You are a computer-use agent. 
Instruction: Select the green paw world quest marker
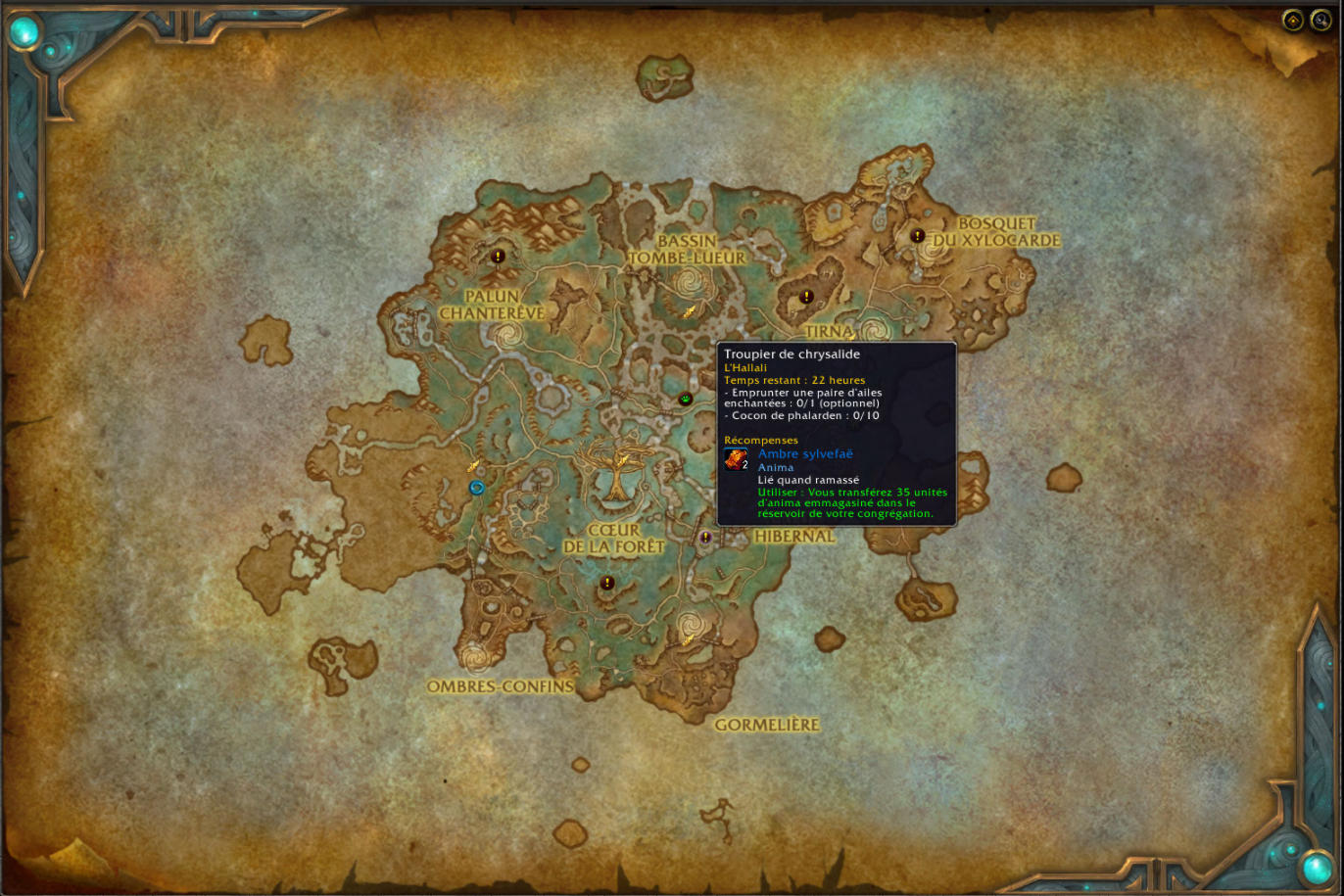[x=686, y=399]
